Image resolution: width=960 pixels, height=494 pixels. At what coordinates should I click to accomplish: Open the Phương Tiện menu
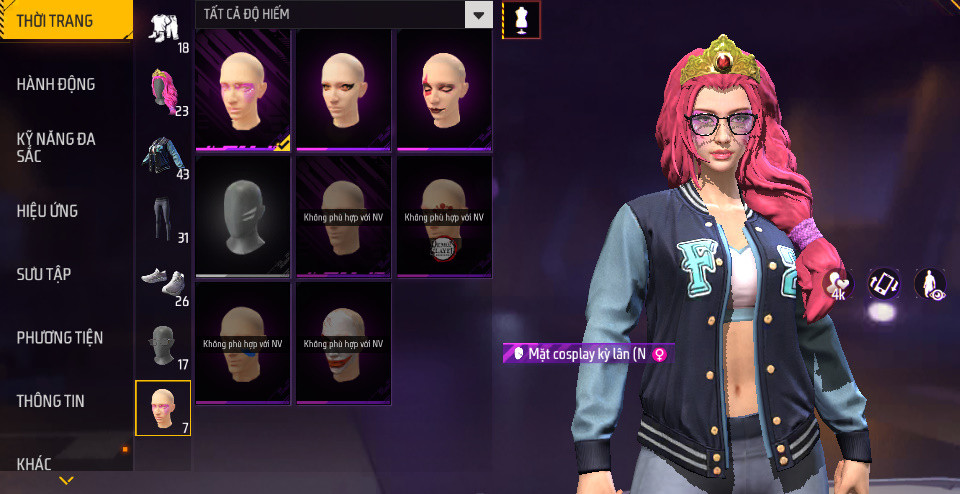60,338
